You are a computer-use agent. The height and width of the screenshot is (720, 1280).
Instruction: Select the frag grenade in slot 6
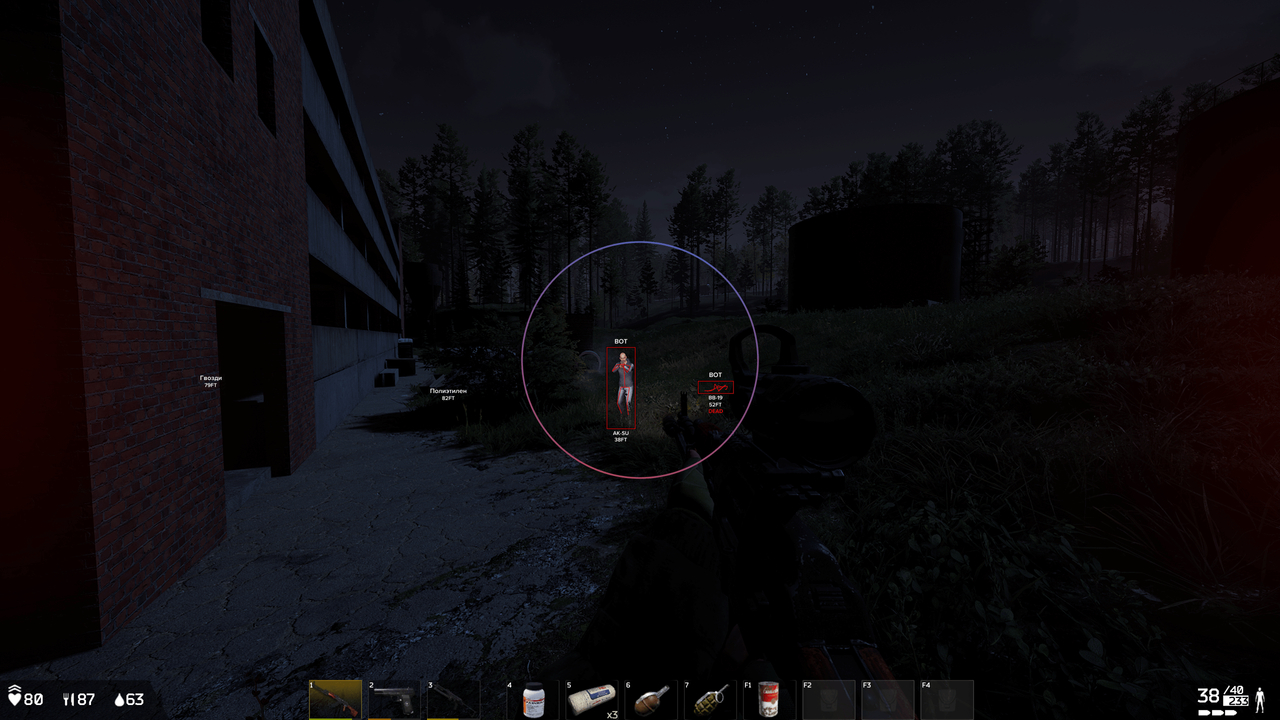[x=652, y=698]
